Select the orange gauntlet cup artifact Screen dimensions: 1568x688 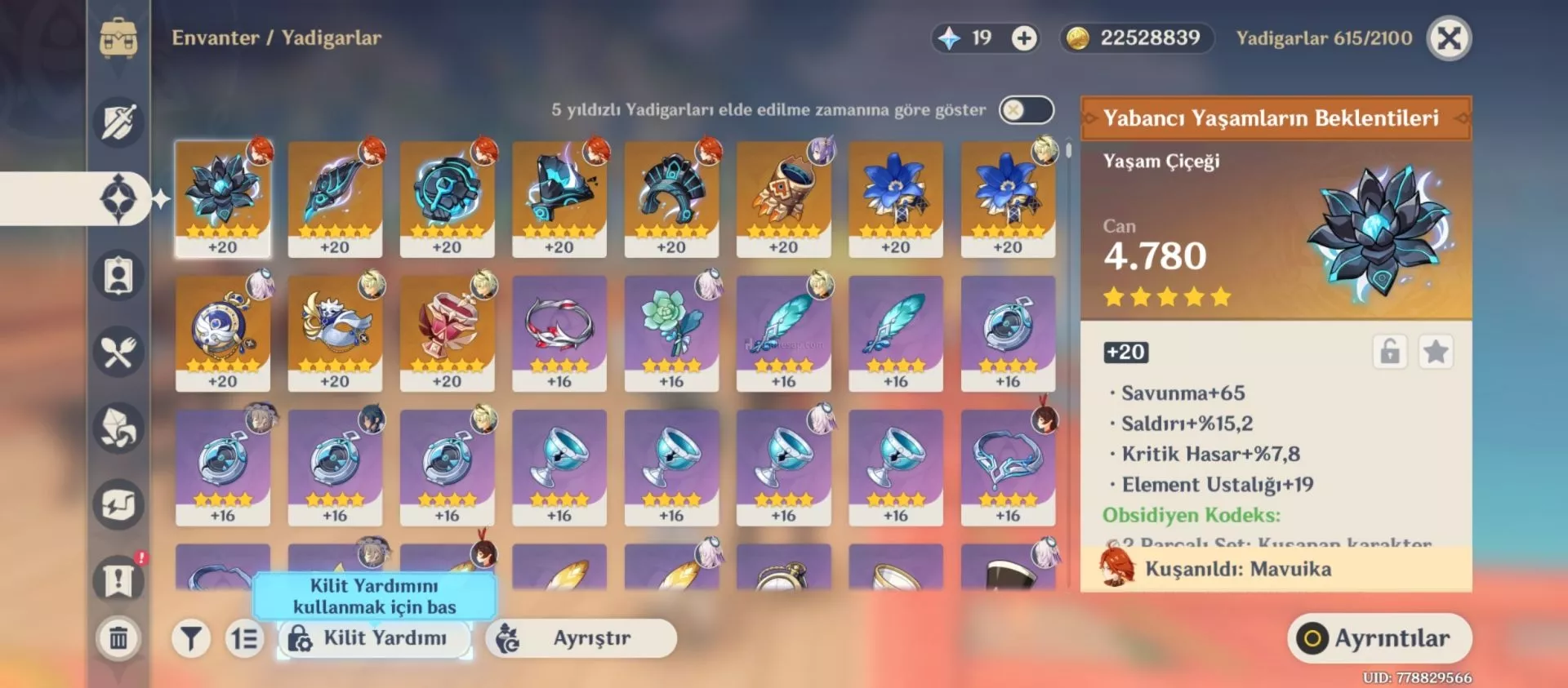pos(783,199)
